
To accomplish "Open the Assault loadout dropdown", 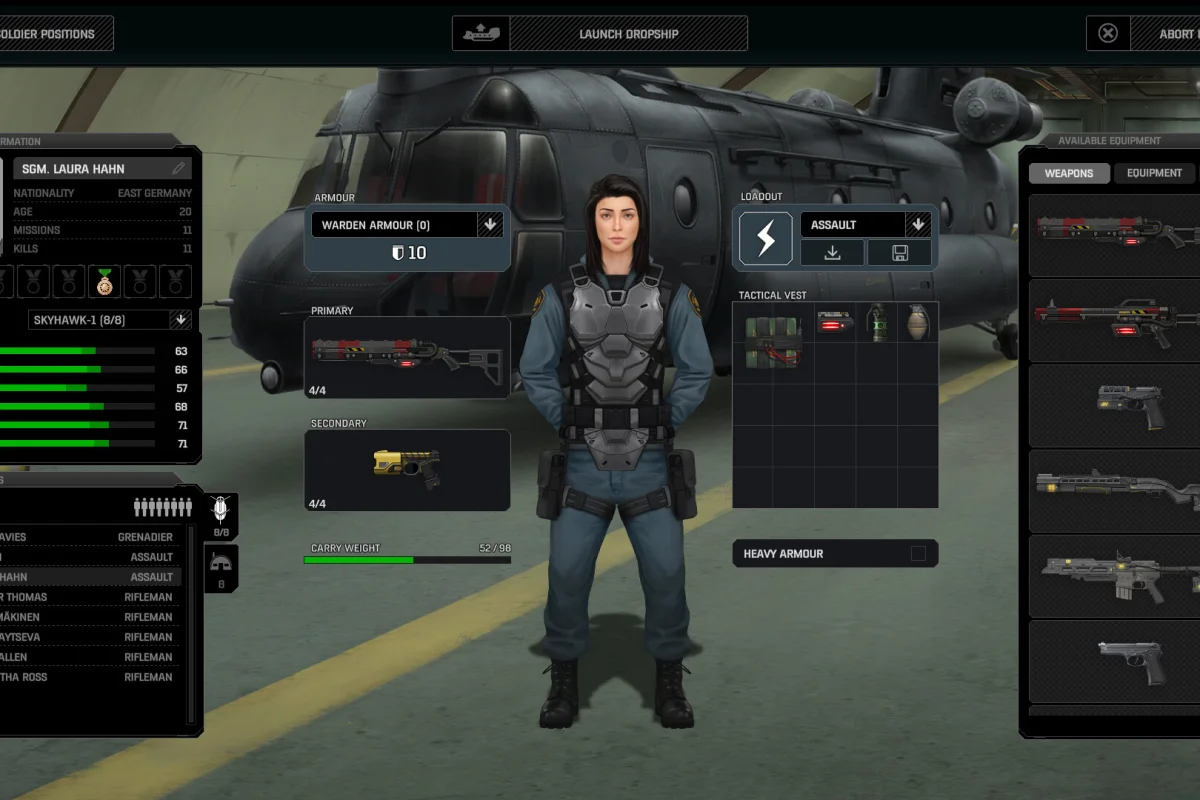I will click(918, 225).
